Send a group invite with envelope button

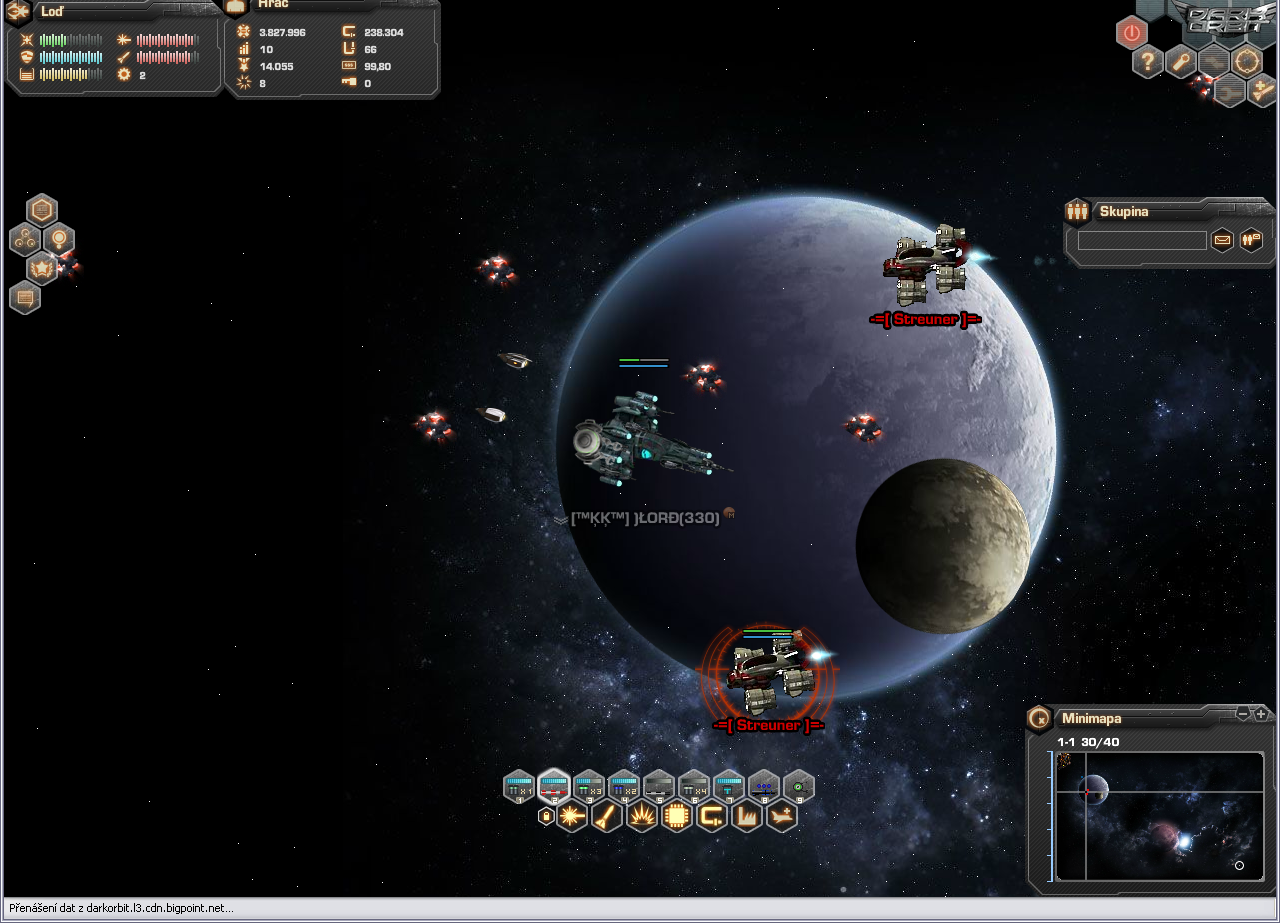pyautogui.click(x=1222, y=240)
